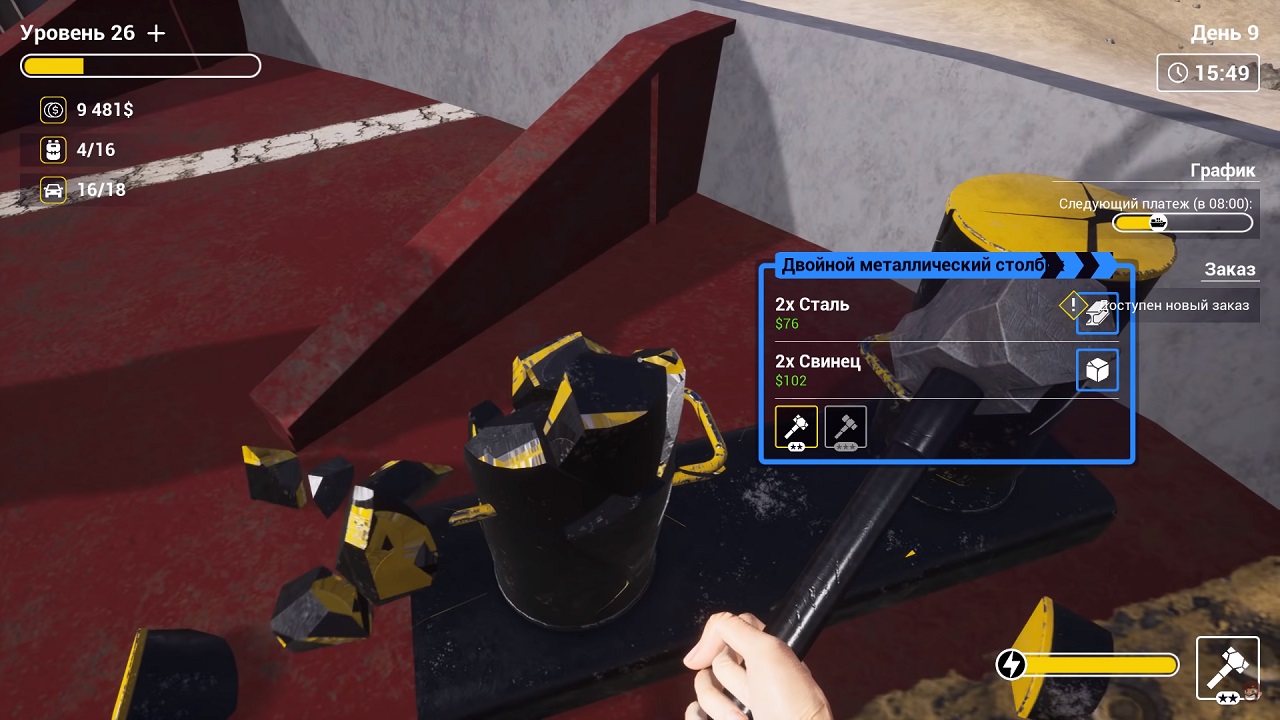Select the equipped hammer tool slot
Viewport: 1280px width, 720px height.
pos(1227,667)
